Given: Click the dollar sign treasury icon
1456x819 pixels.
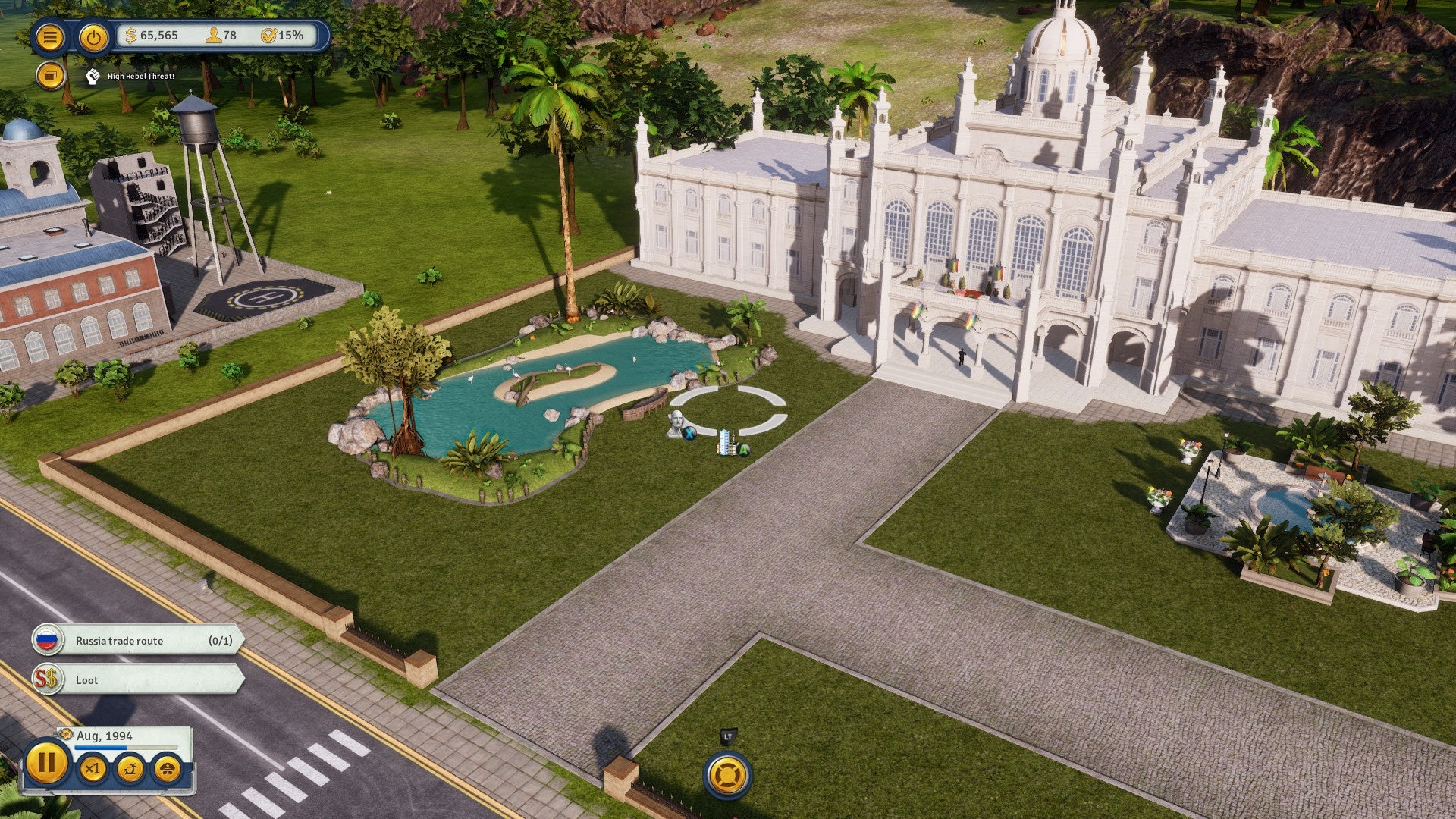Looking at the screenshot, I should pyautogui.click(x=130, y=34).
